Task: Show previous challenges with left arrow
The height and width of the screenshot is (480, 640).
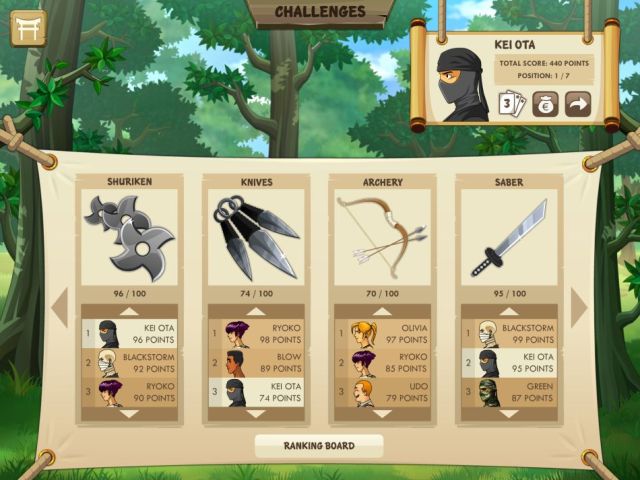Action: [59, 307]
